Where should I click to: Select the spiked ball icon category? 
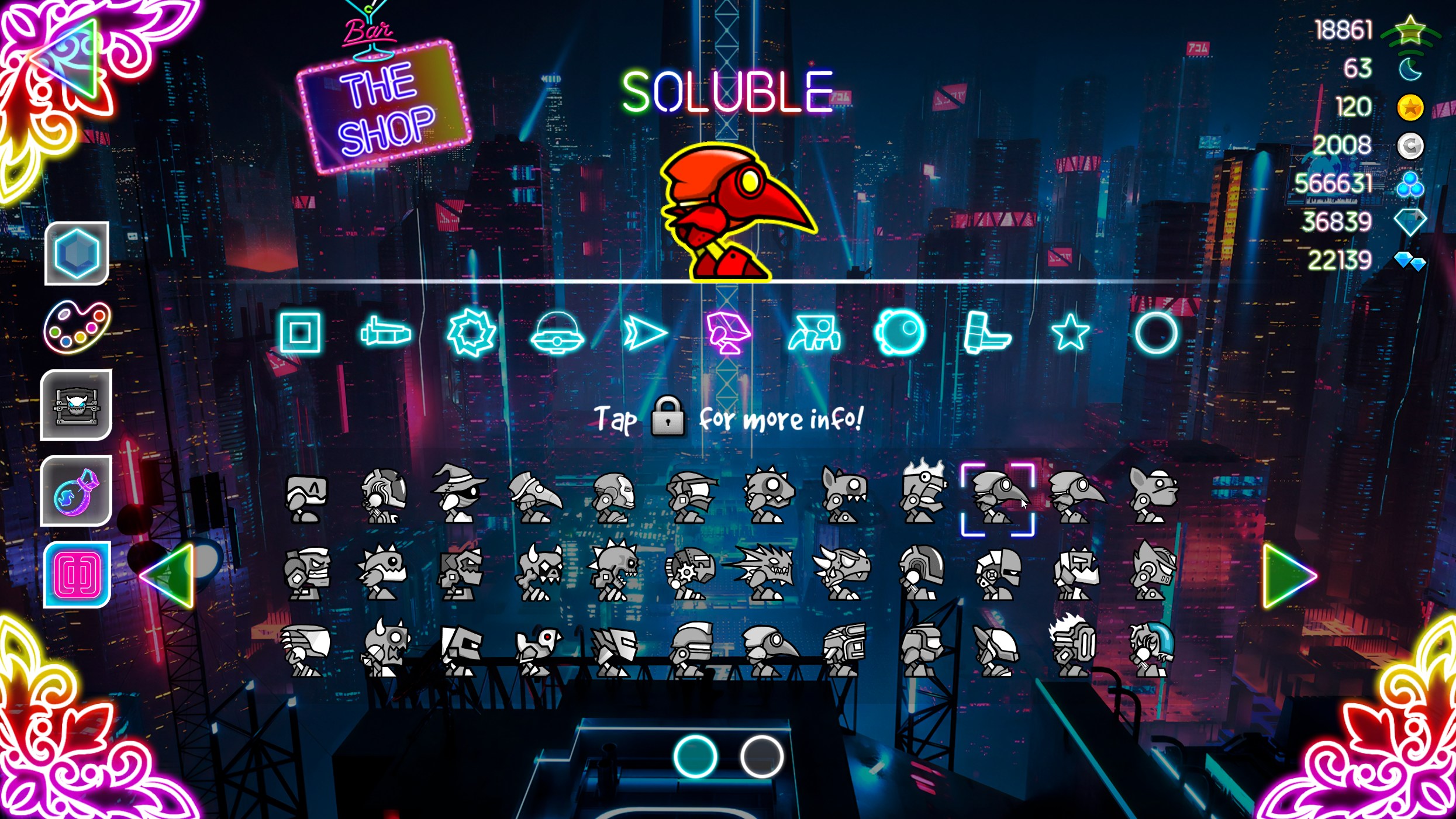pyautogui.click(x=471, y=333)
